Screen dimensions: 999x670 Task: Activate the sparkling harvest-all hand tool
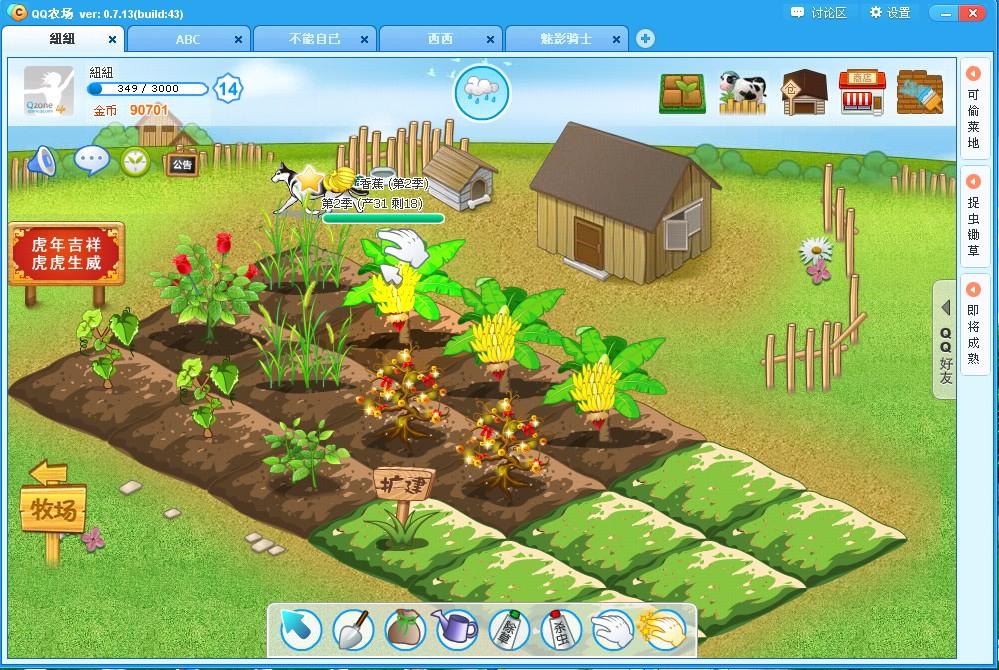pos(664,630)
